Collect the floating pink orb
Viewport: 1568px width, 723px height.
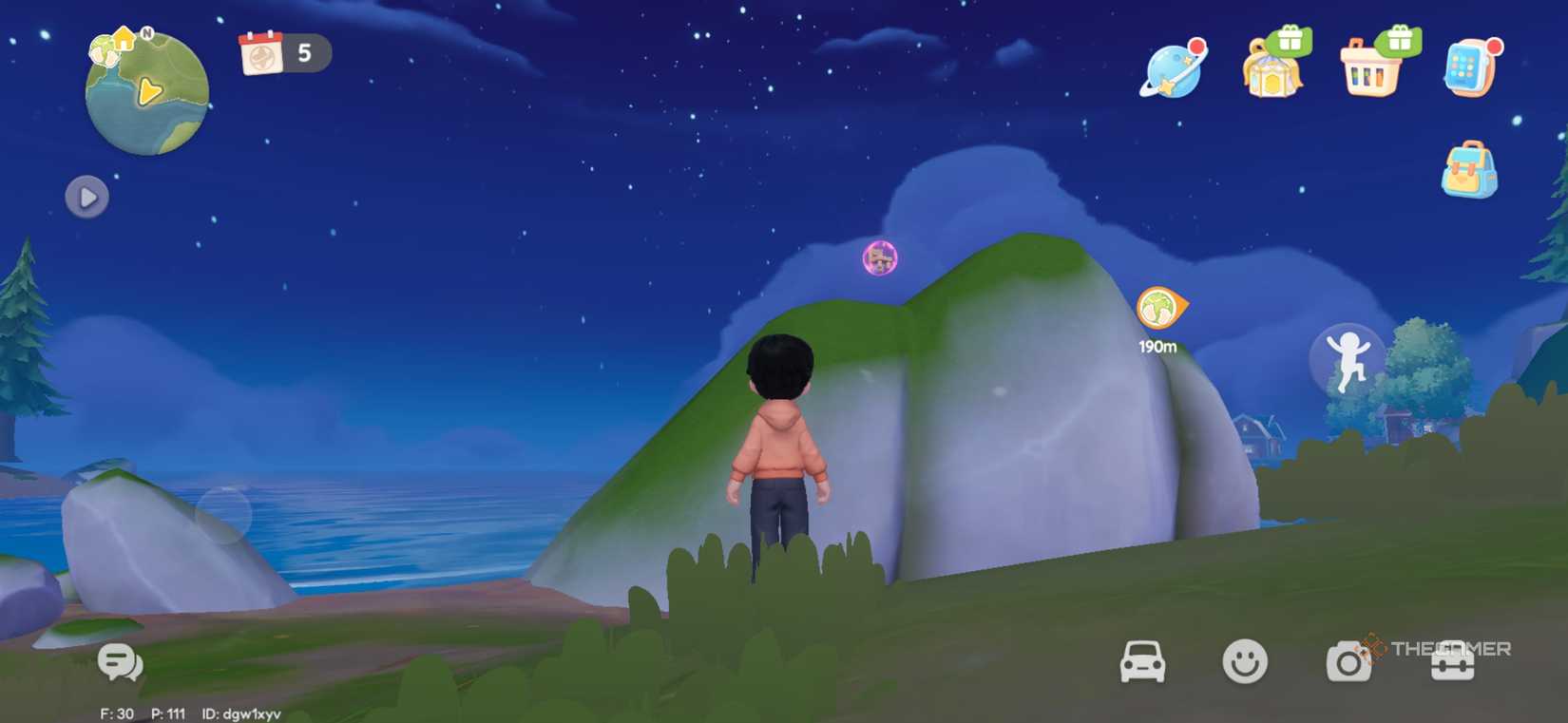(x=880, y=257)
